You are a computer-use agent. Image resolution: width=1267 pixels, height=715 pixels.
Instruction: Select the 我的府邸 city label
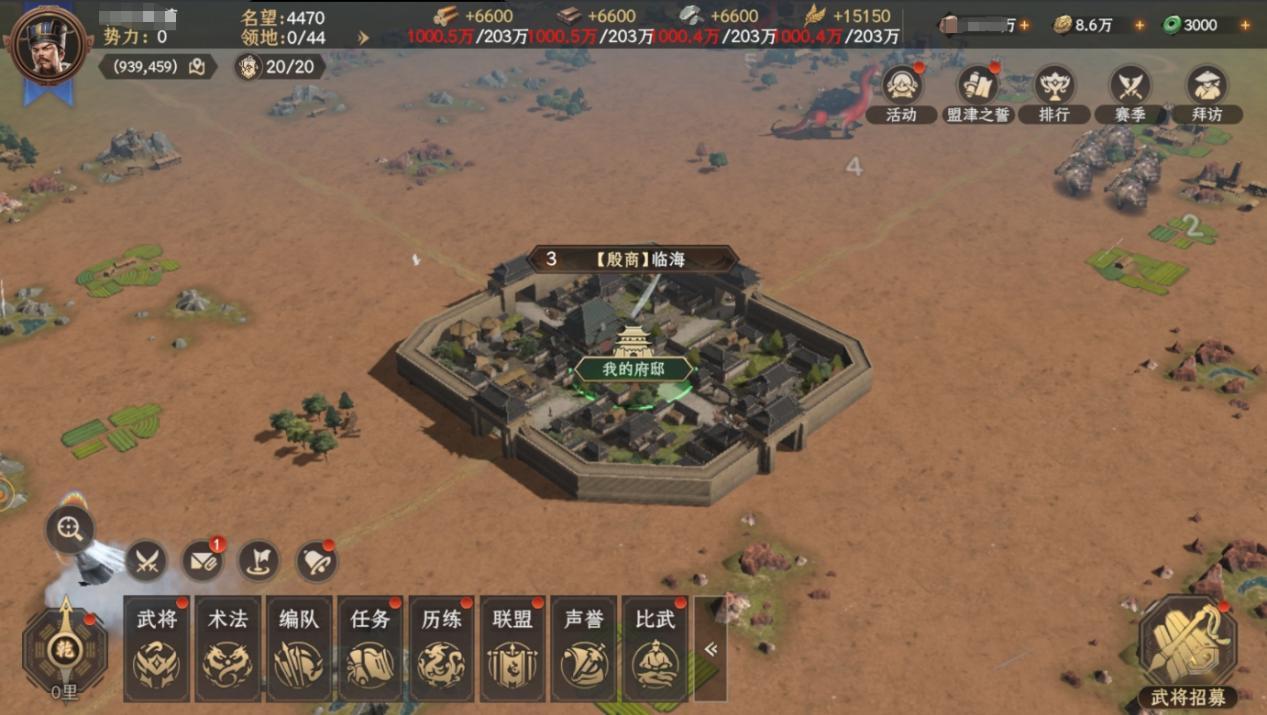(x=633, y=369)
